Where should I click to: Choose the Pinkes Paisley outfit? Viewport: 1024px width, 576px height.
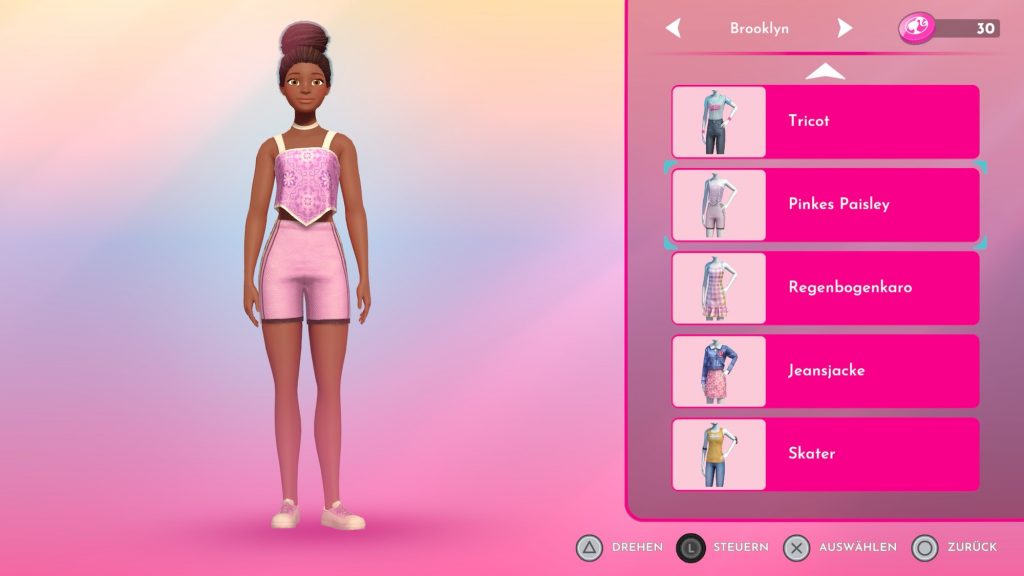tap(825, 204)
